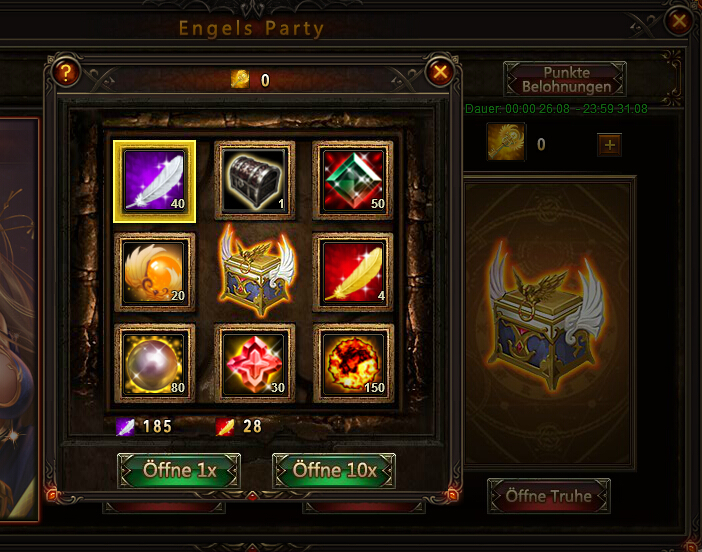The height and width of the screenshot is (552, 702).
Task: Select the red-green gem reward slot
Action: point(353,180)
